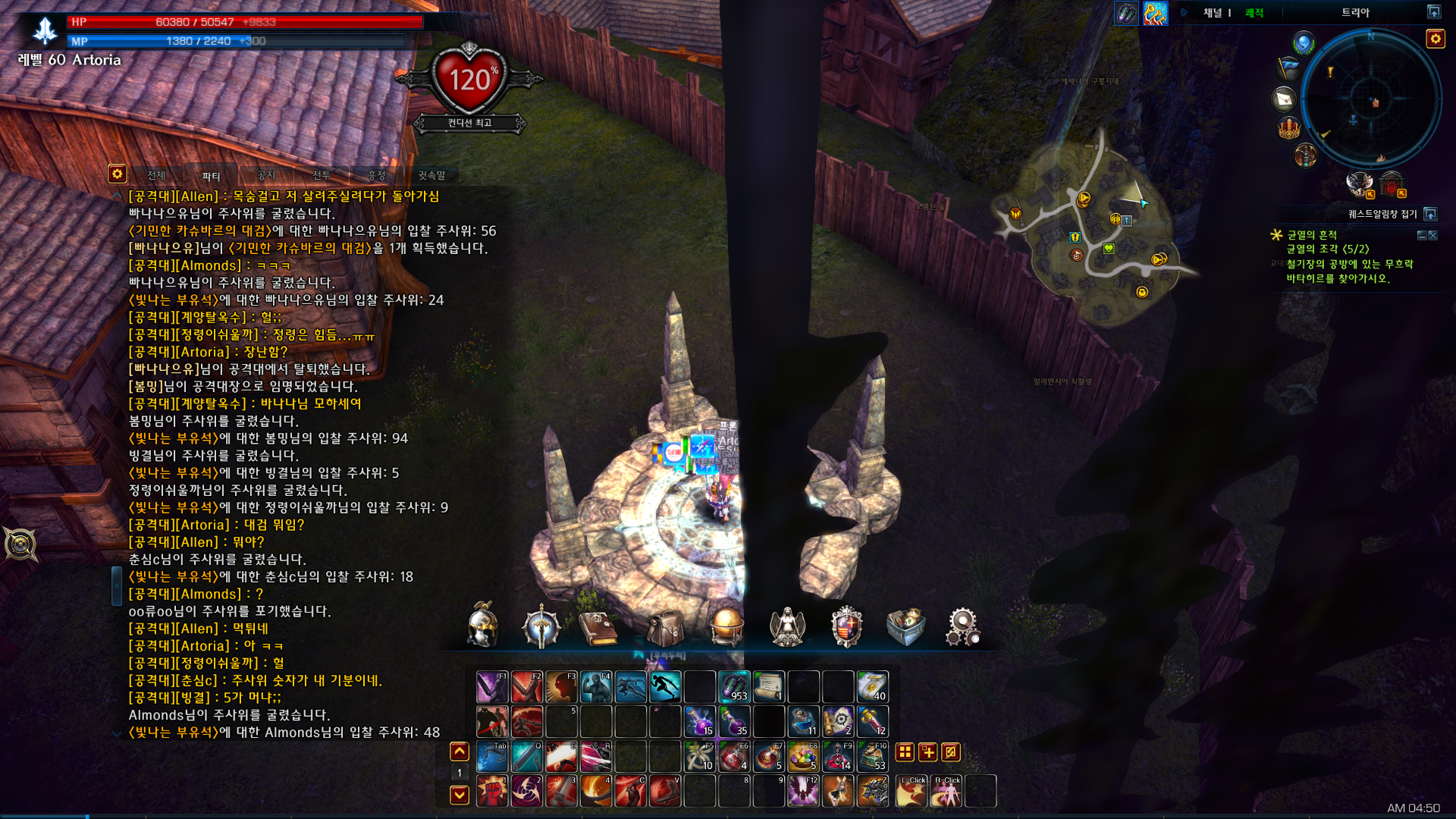This screenshot has width=1456, height=819.
Task: Open minimap settings gear button
Action: 1435,39
